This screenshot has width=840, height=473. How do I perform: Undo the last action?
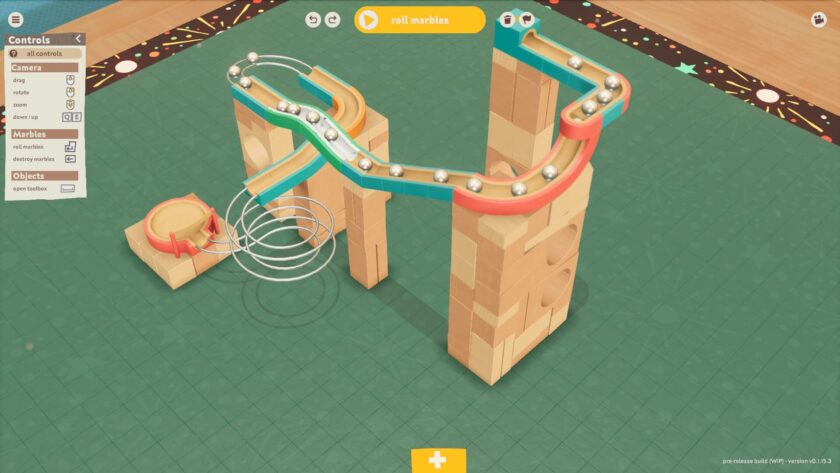click(x=314, y=19)
